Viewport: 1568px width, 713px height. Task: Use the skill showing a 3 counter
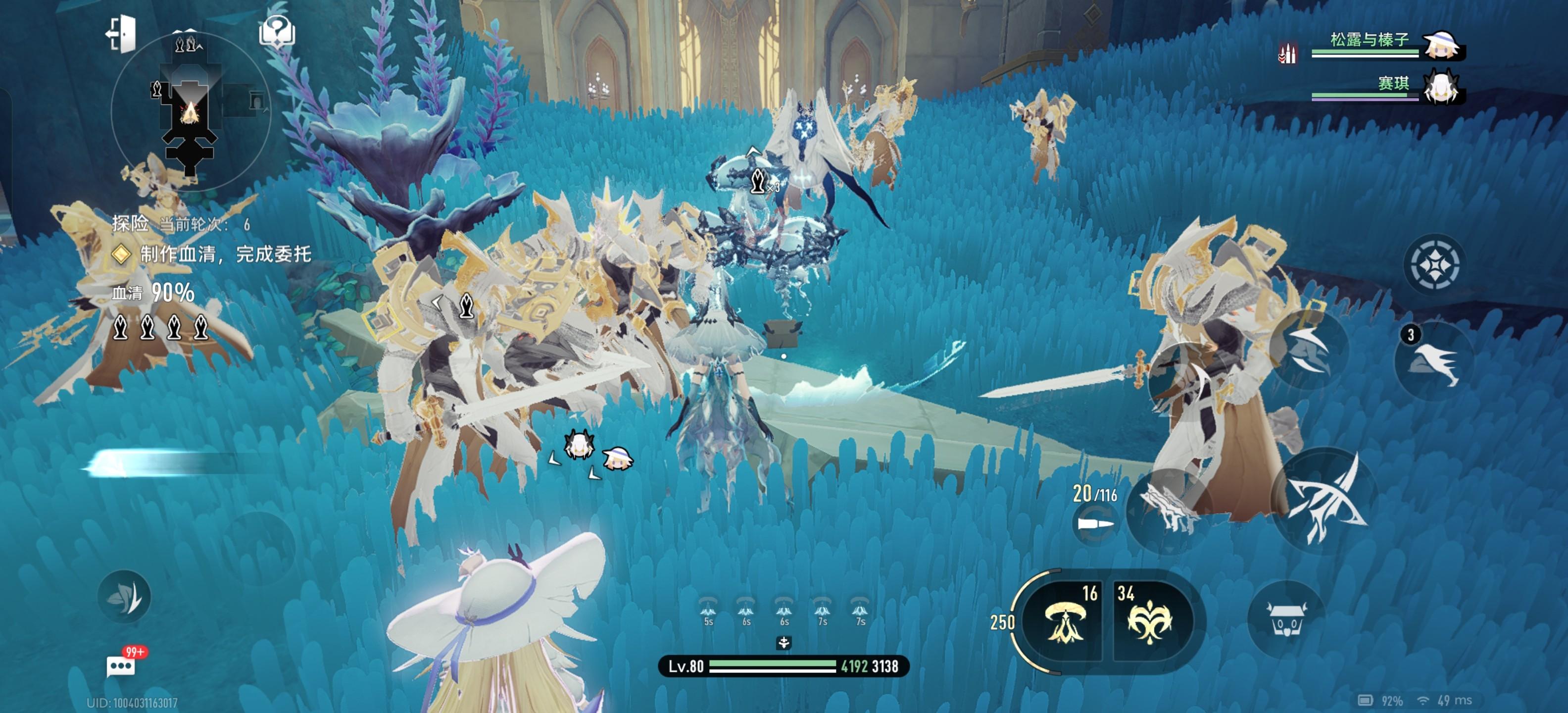coord(1433,362)
